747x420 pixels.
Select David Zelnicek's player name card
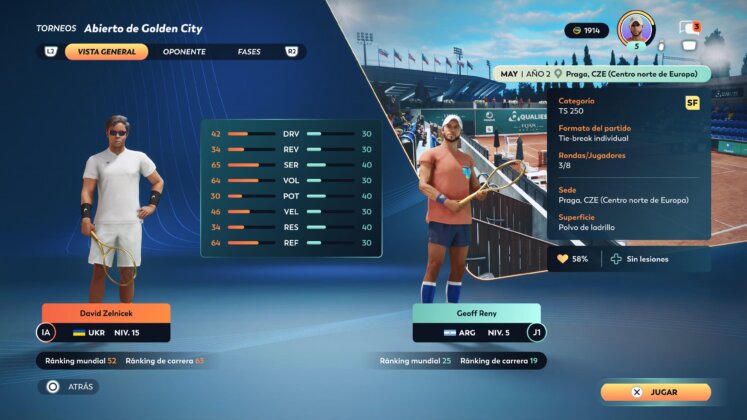pyautogui.click(x=106, y=313)
